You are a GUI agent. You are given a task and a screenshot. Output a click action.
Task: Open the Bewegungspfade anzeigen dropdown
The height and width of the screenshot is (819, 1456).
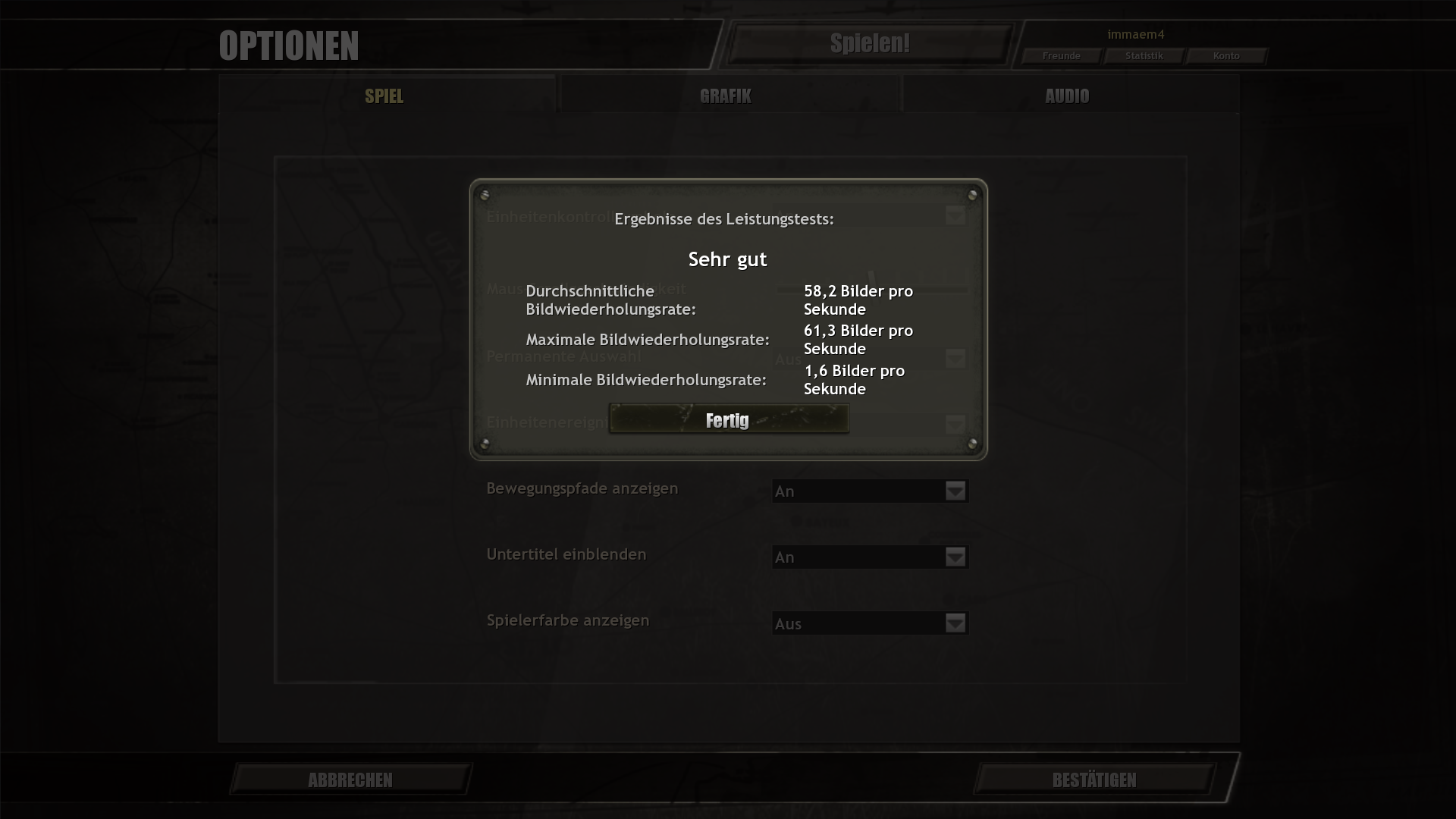pos(869,491)
